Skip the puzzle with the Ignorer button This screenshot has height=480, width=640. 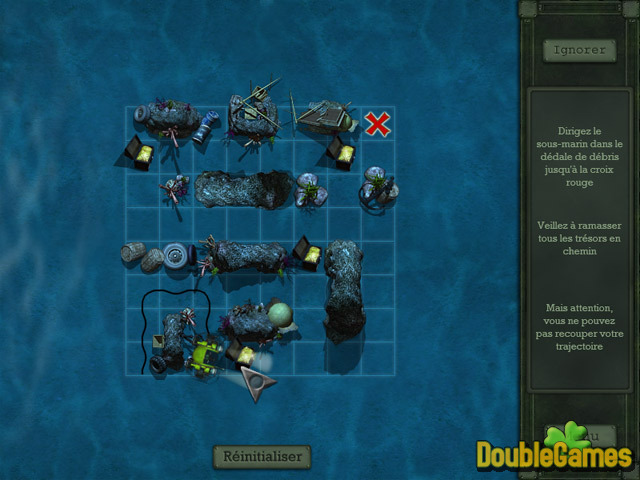point(578,49)
